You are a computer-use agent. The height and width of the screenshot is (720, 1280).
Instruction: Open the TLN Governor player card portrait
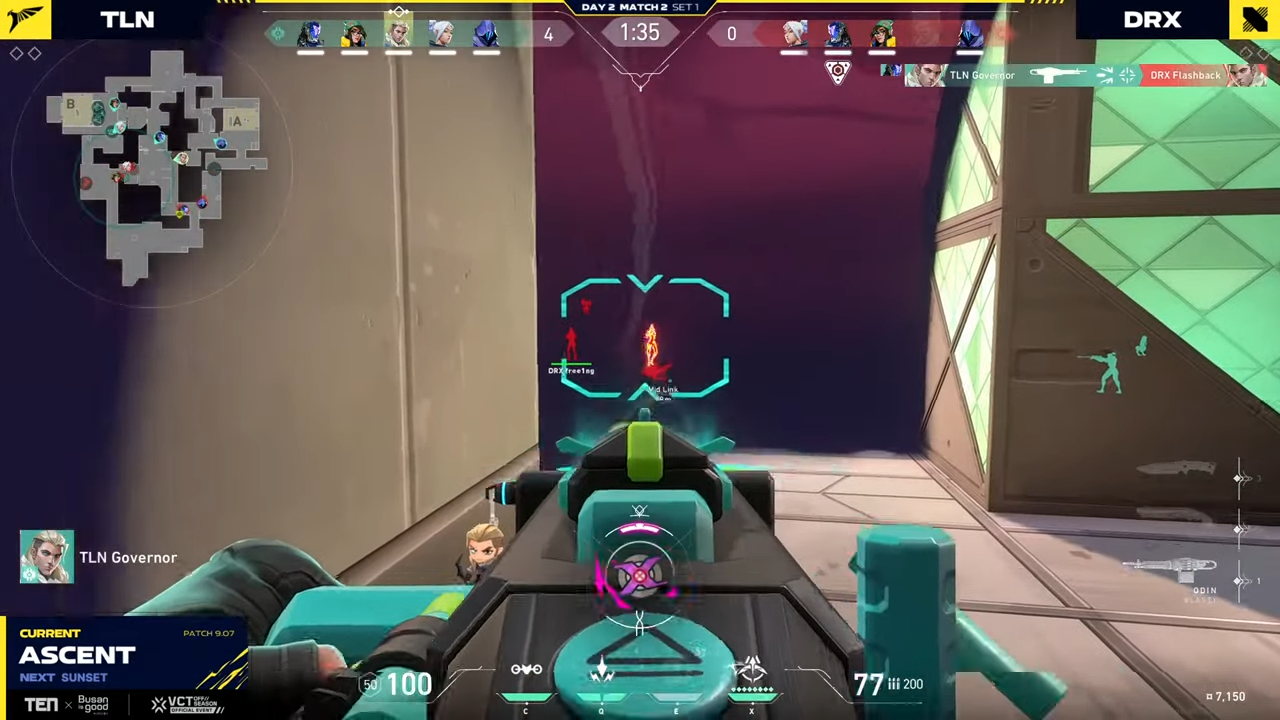pos(46,557)
